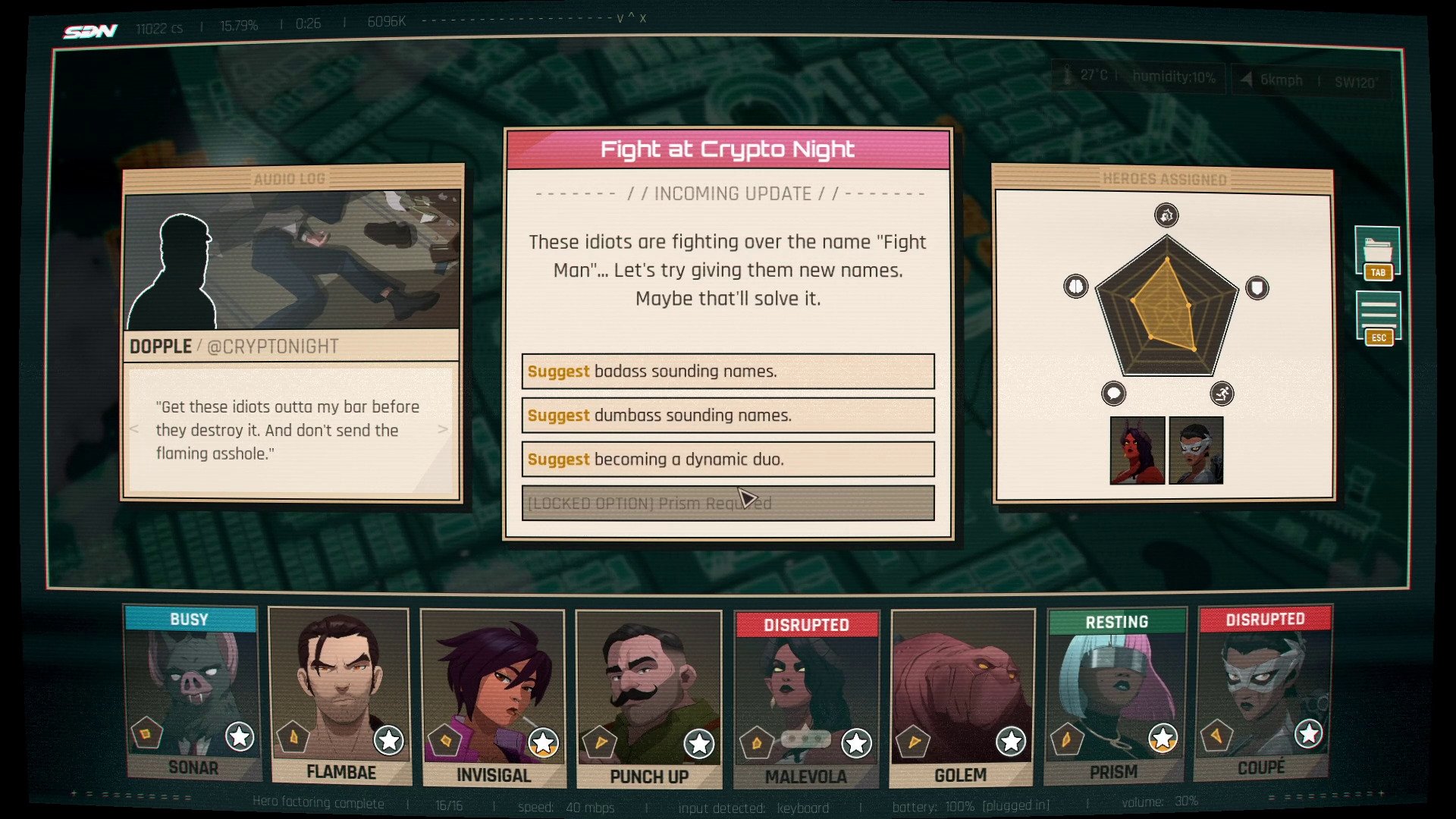Image resolution: width=1456 pixels, height=819 pixels.
Task: Click assigned masked hero portrait
Action: 1196,450
